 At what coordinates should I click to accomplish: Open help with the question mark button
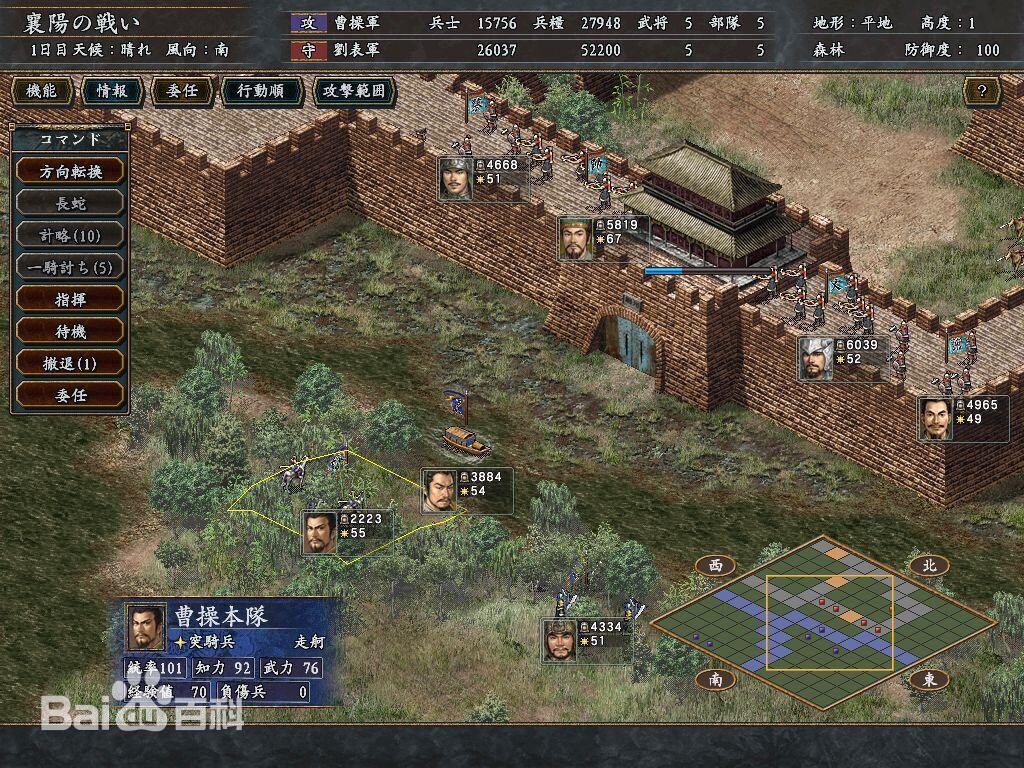coord(982,92)
